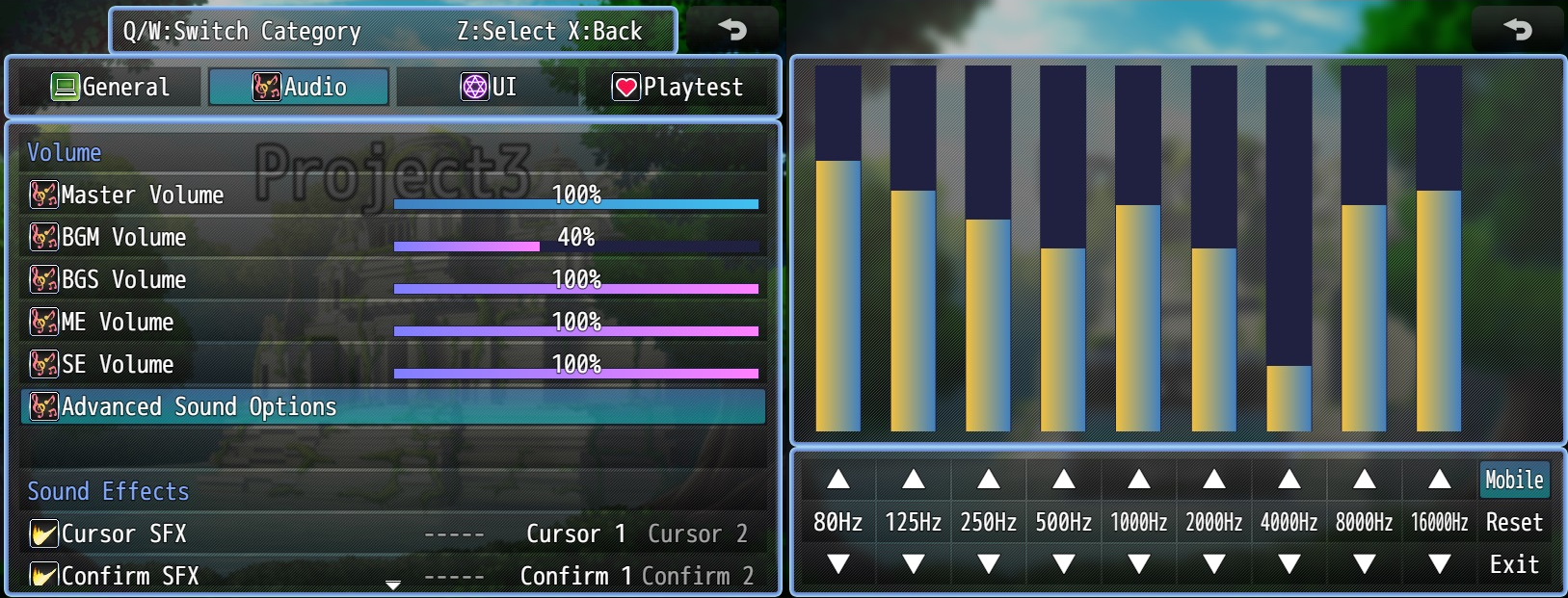The height and width of the screenshot is (598, 1568).
Task: Adjust the ME Volume slider
Action: click(575, 330)
